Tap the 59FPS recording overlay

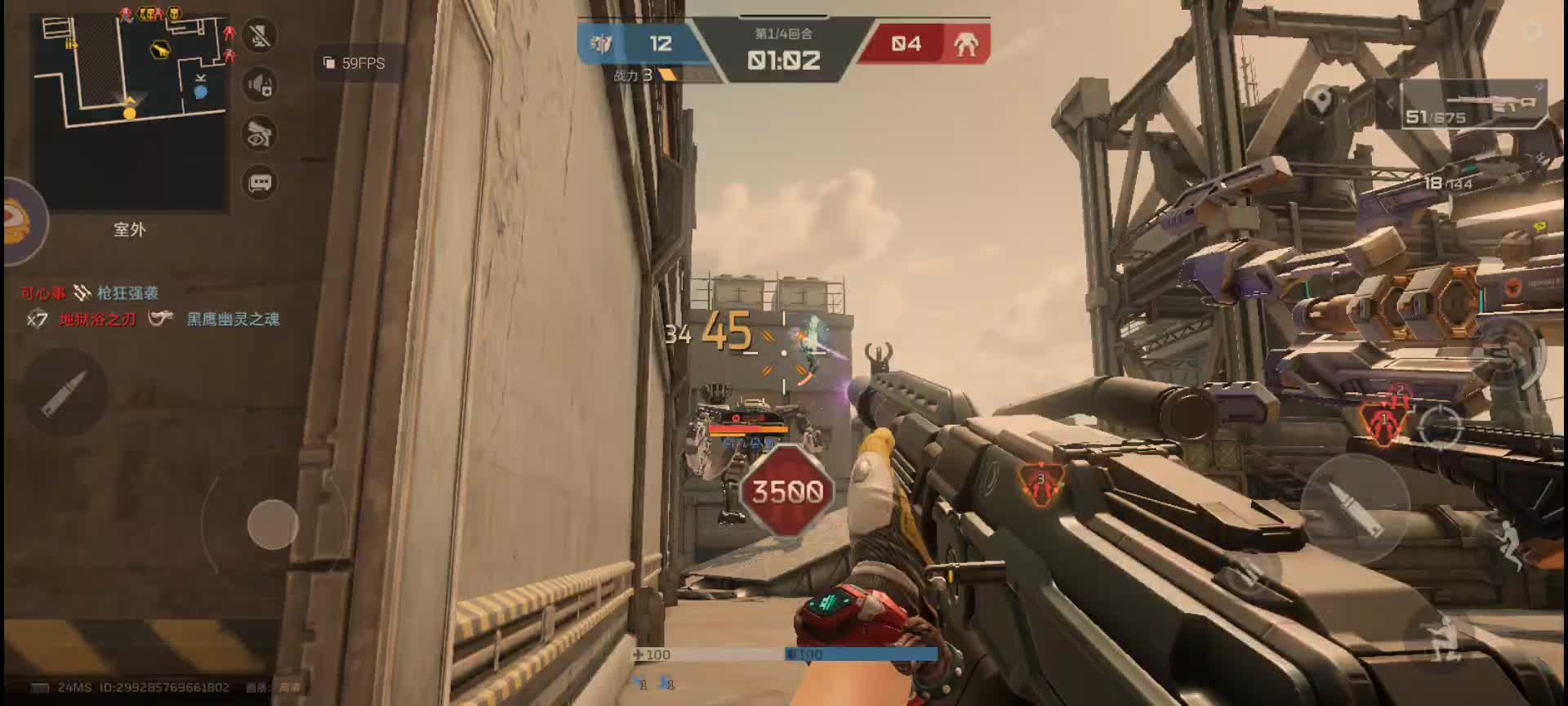(x=355, y=64)
